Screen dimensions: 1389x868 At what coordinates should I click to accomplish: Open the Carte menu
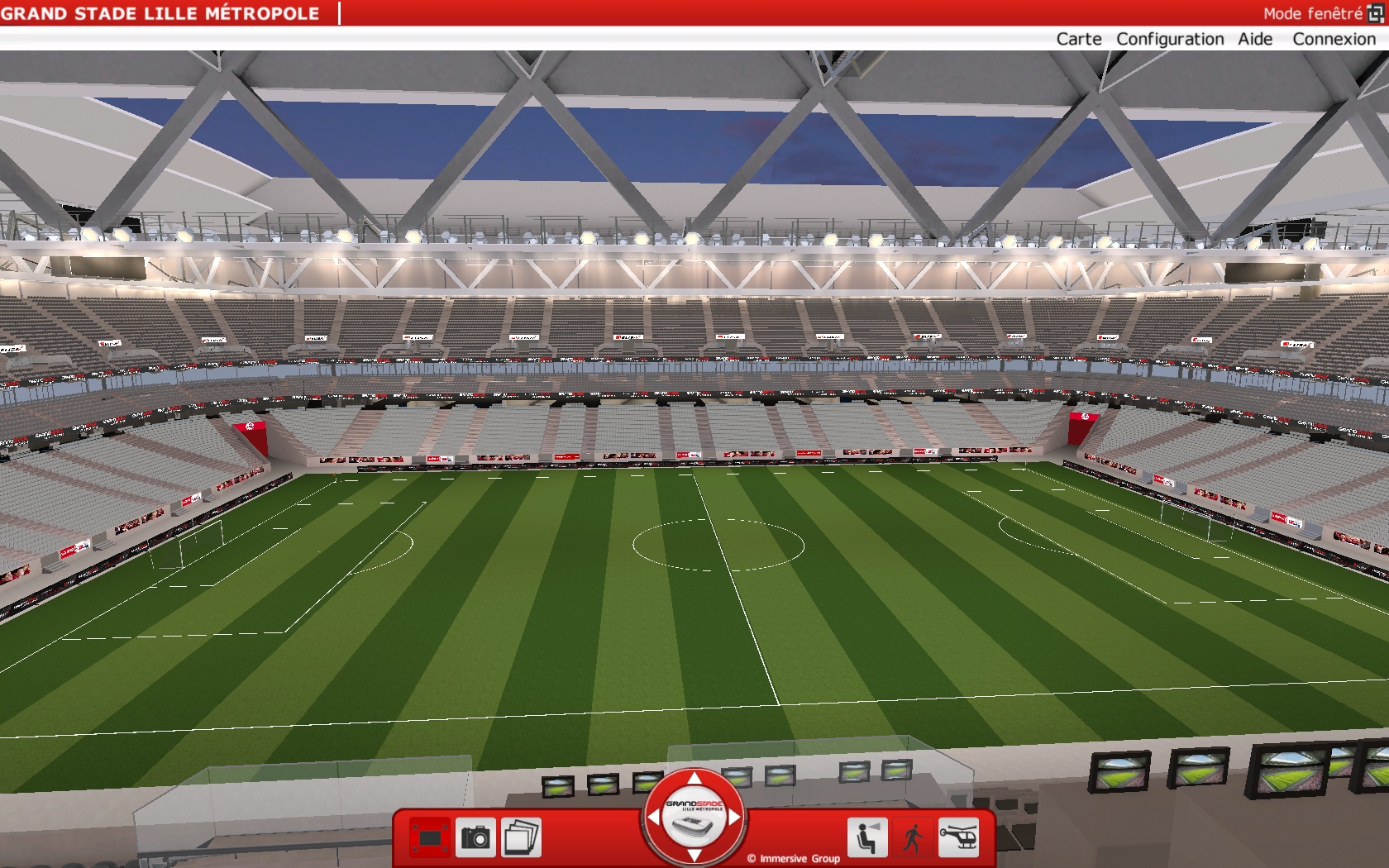click(x=1078, y=39)
